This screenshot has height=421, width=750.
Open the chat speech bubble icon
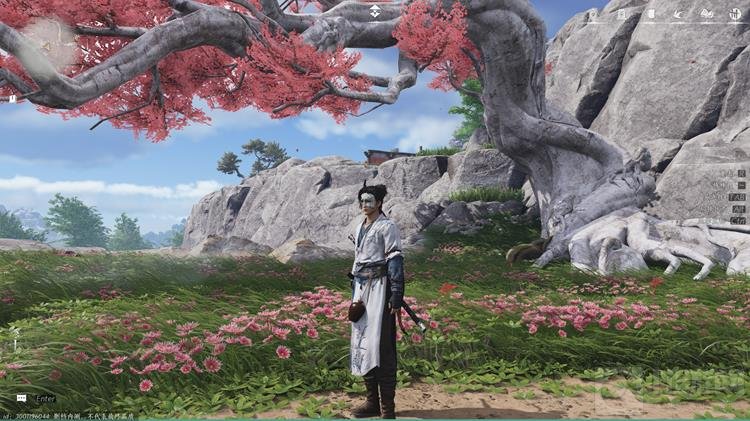[x=21, y=398]
